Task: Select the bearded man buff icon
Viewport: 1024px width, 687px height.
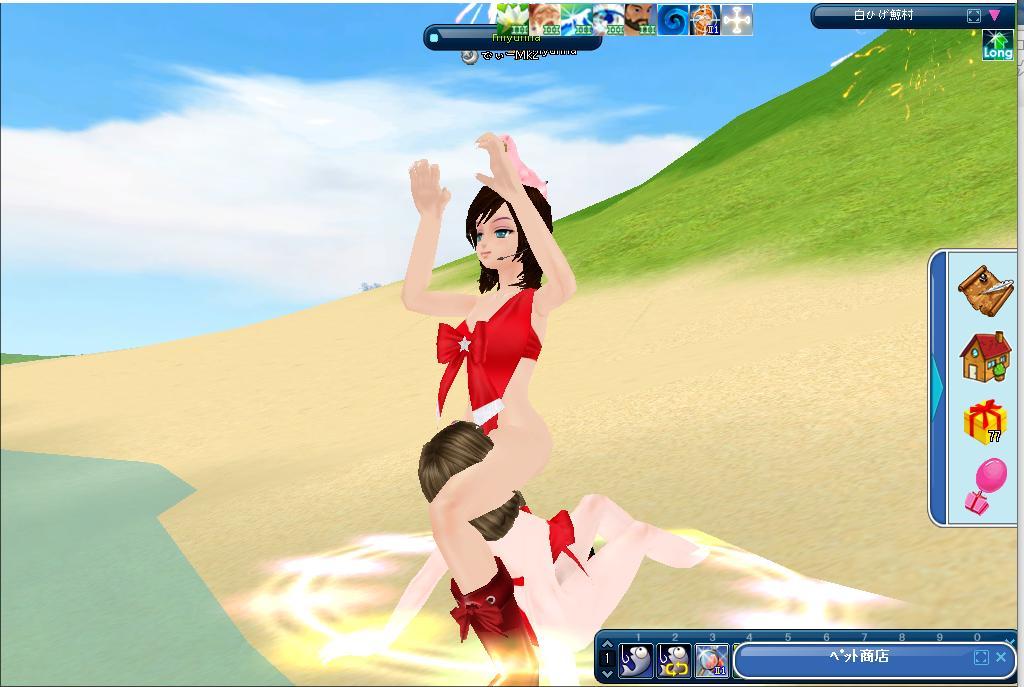Action: click(640, 19)
